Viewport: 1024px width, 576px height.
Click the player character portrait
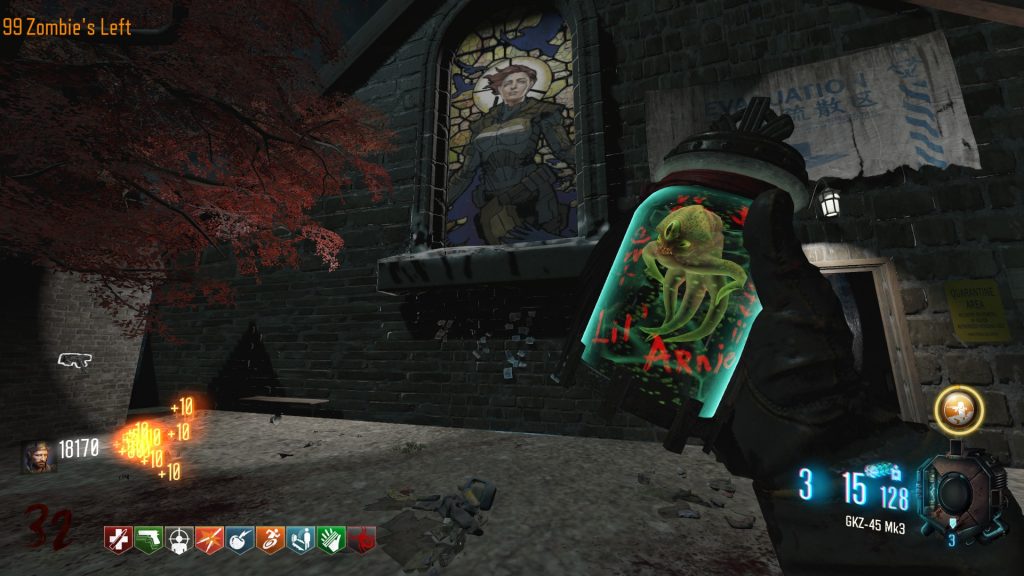click(x=36, y=455)
